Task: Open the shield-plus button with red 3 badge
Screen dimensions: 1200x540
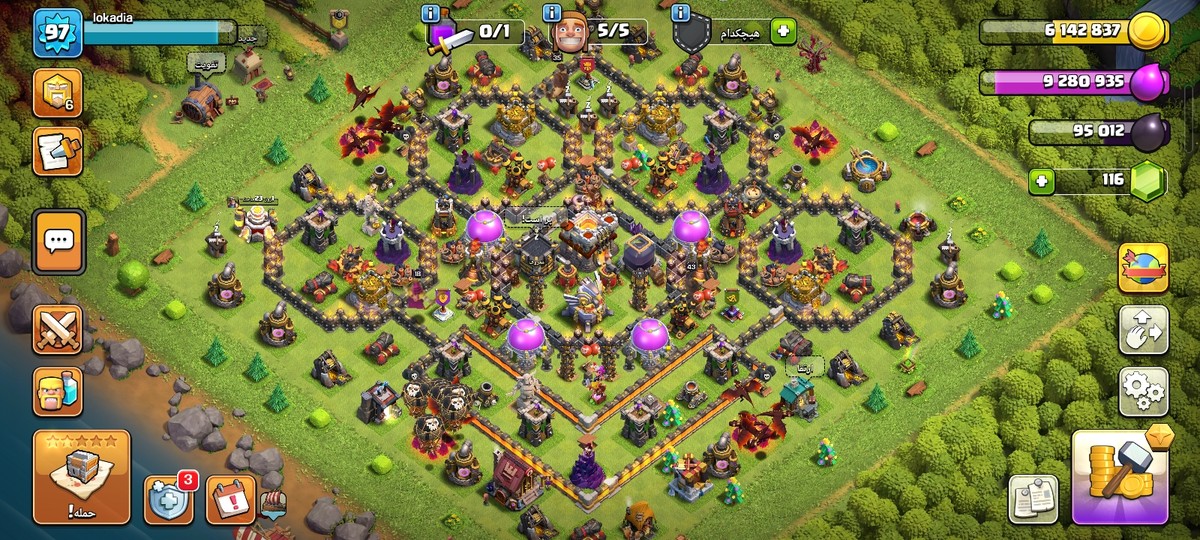Action: [x=168, y=498]
